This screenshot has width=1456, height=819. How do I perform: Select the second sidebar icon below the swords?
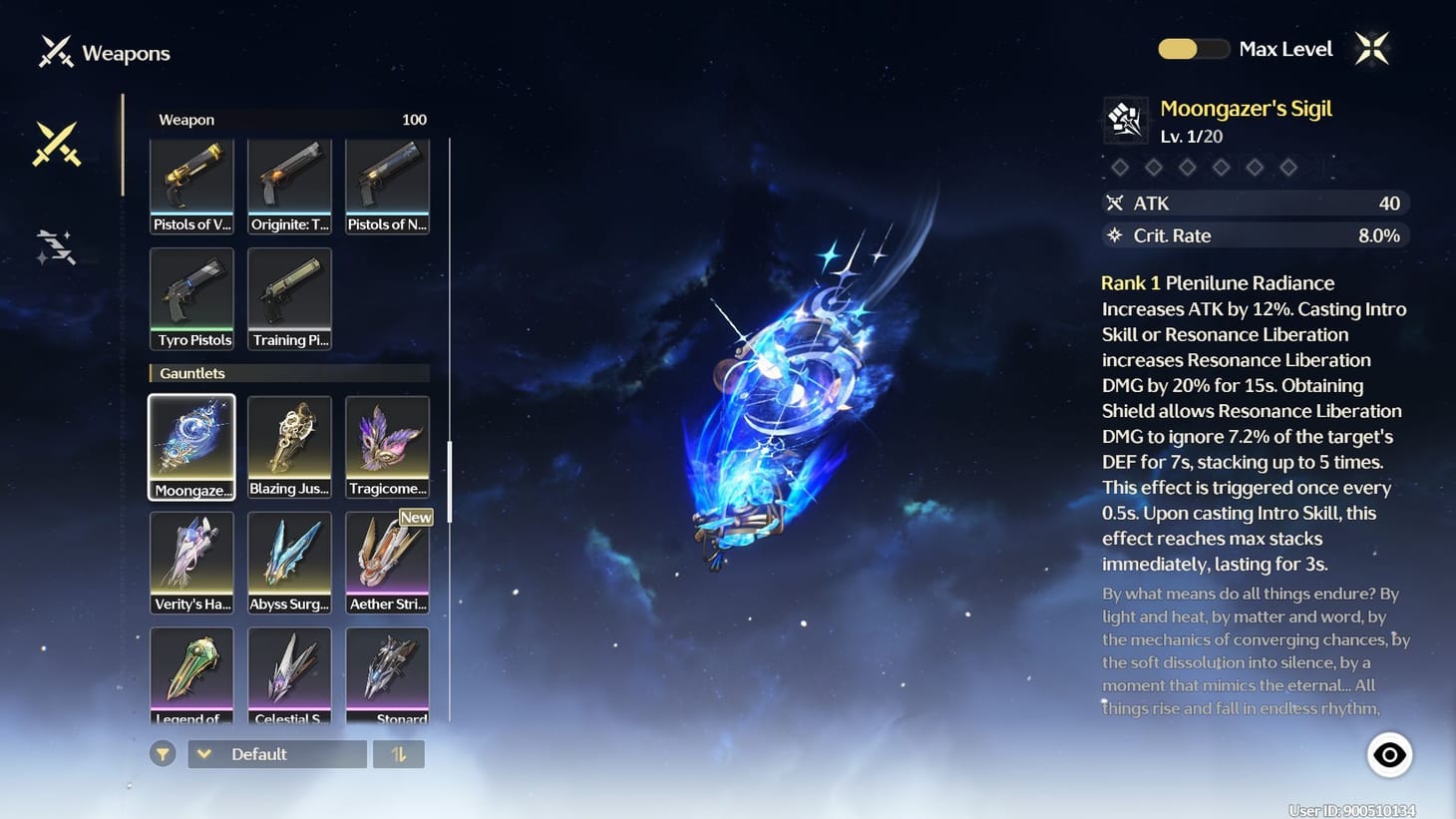[55, 244]
